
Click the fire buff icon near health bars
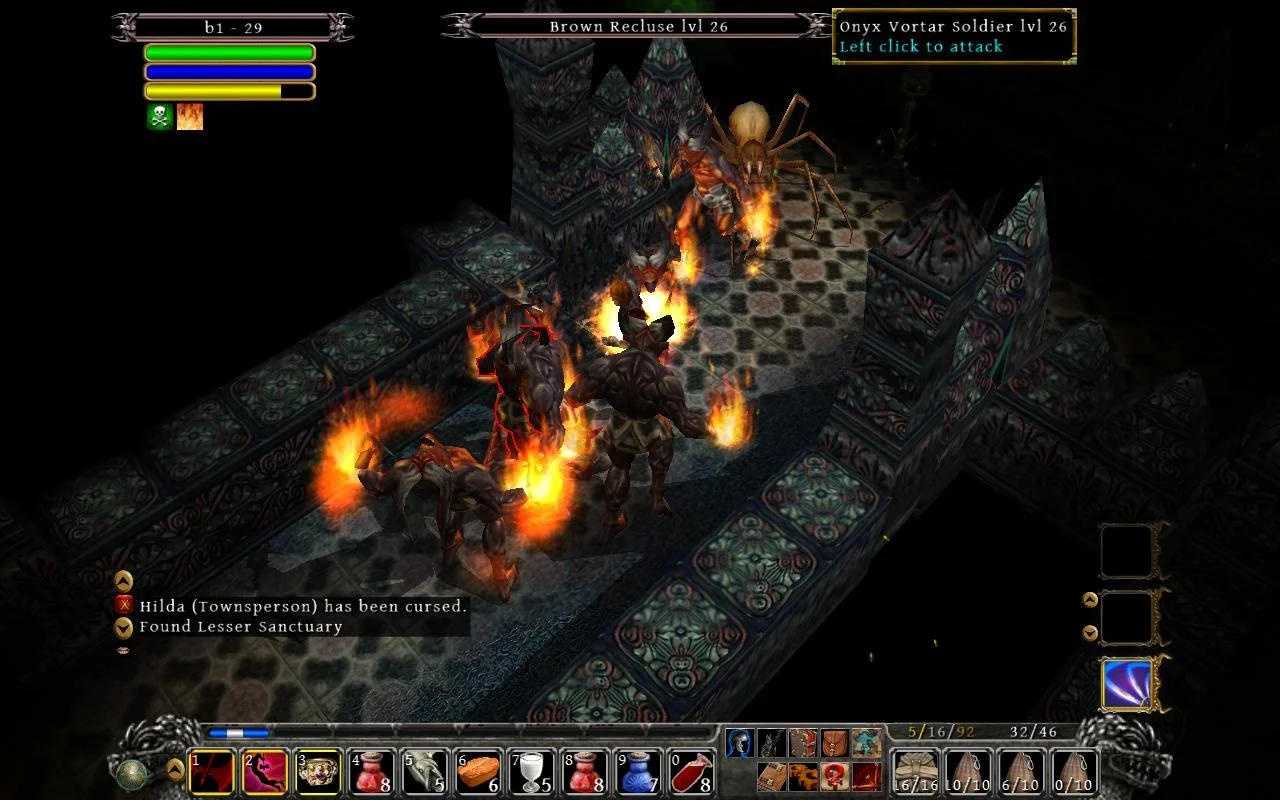click(x=190, y=115)
